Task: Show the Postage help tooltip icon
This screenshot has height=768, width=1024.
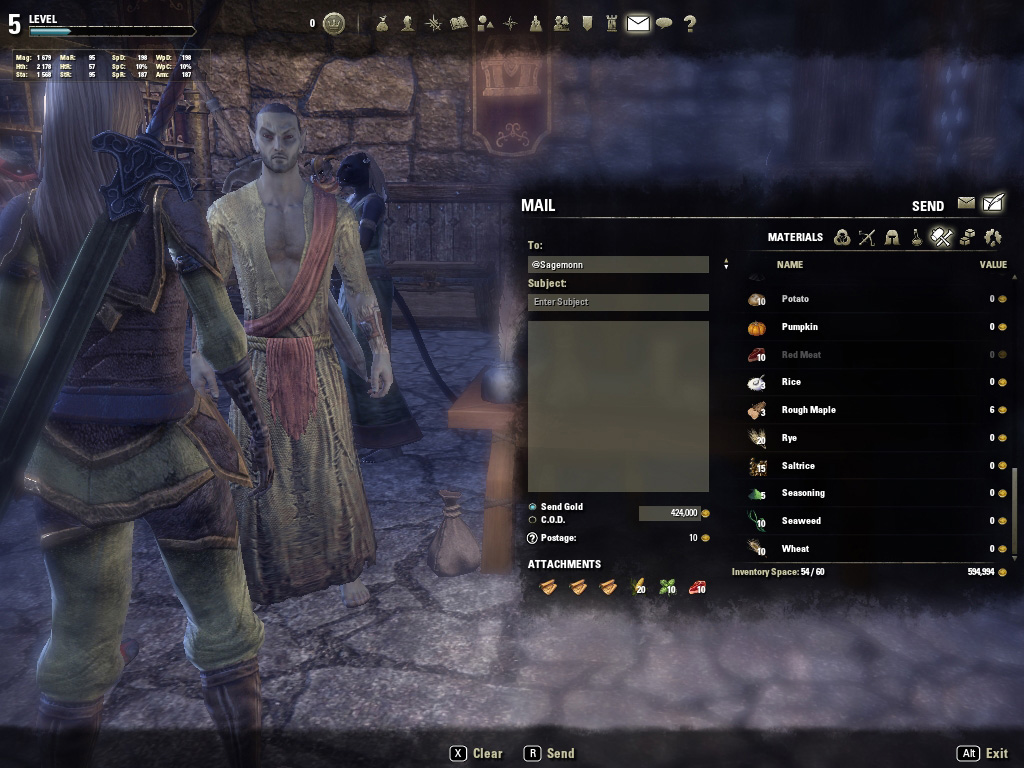Action: pos(533,538)
